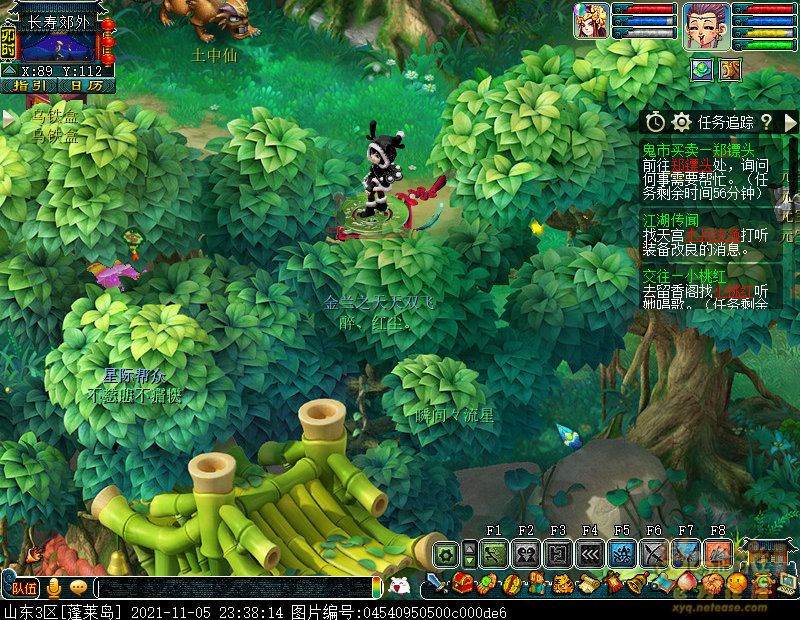The image size is (800, 620).
Task: Select the pet portrait with golden hair
Action: 591,22
